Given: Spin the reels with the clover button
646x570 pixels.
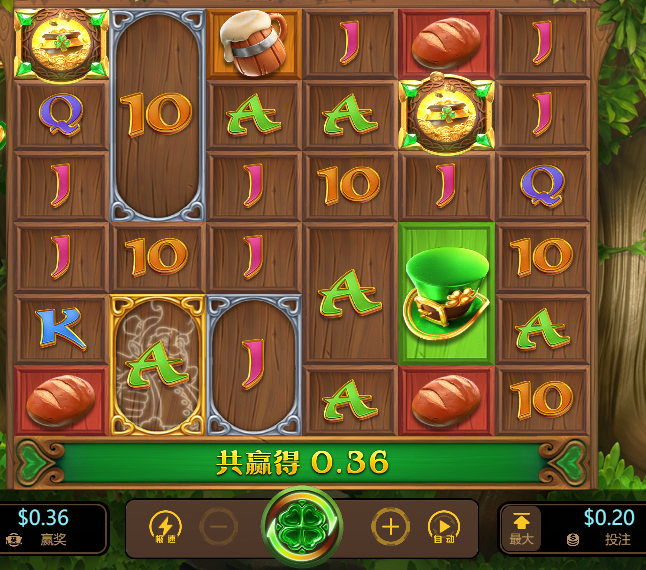Looking at the screenshot, I should pyautogui.click(x=302, y=526).
